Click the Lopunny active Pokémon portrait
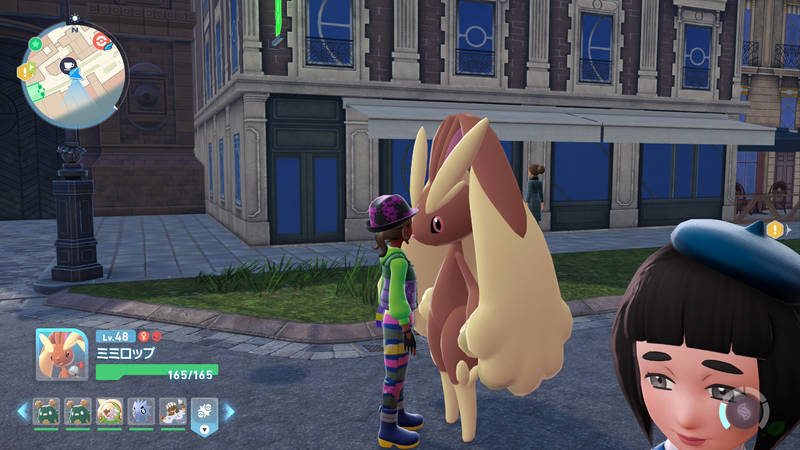 coord(62,355)
